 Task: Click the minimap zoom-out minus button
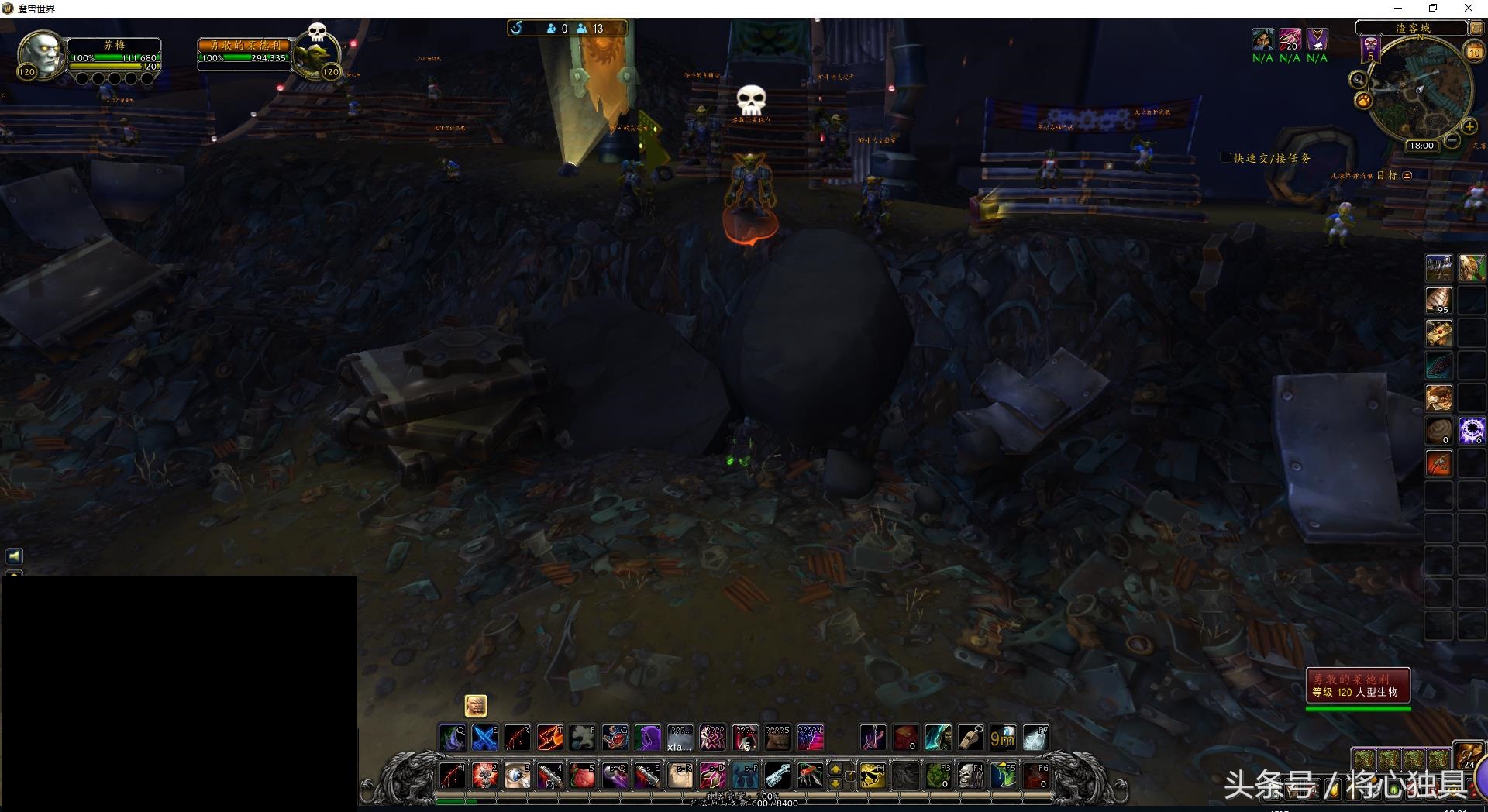1452,140
